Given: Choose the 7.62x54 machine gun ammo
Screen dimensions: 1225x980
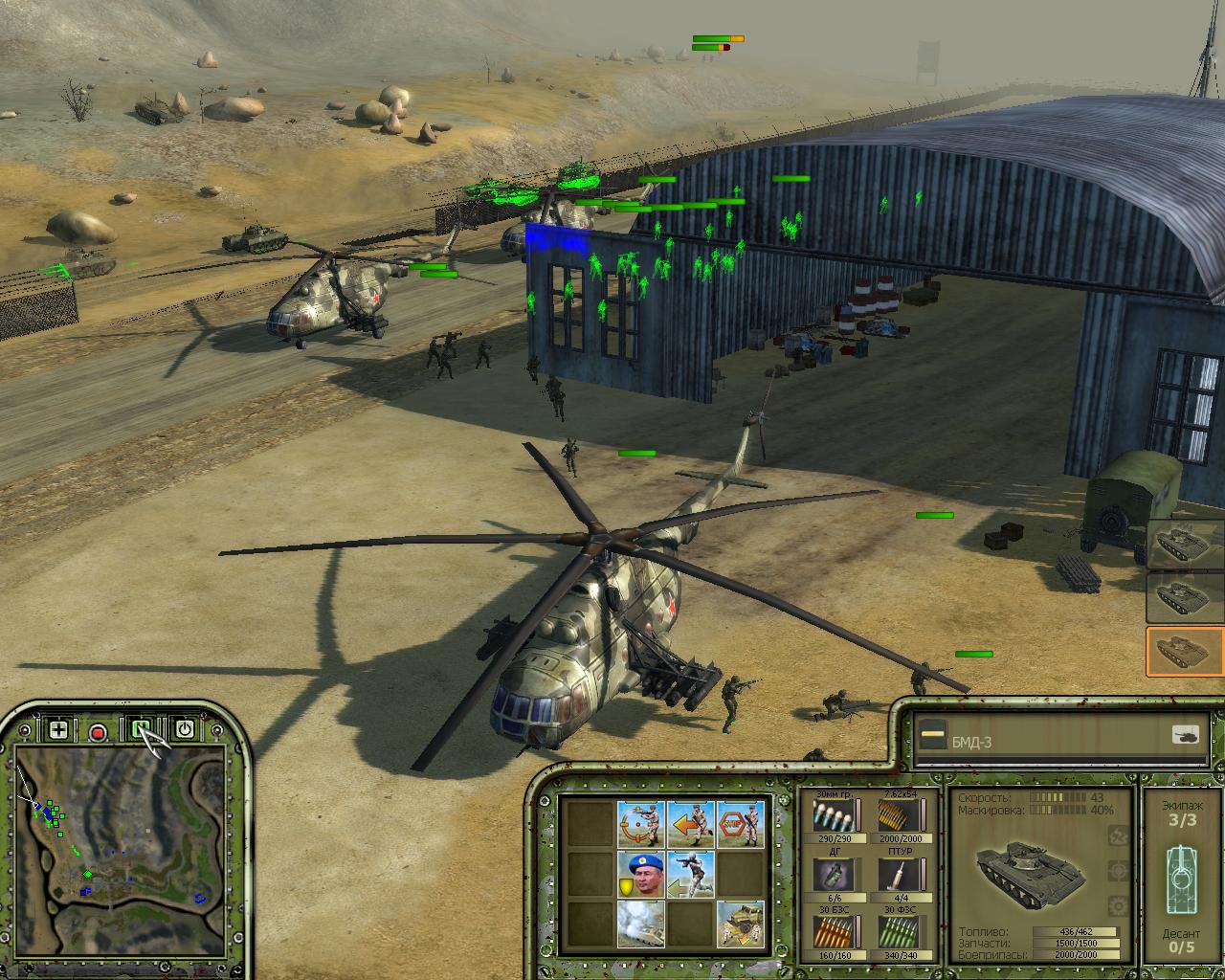Looking at the screenshot, I should pyautogui.click(x=897, y=816).
